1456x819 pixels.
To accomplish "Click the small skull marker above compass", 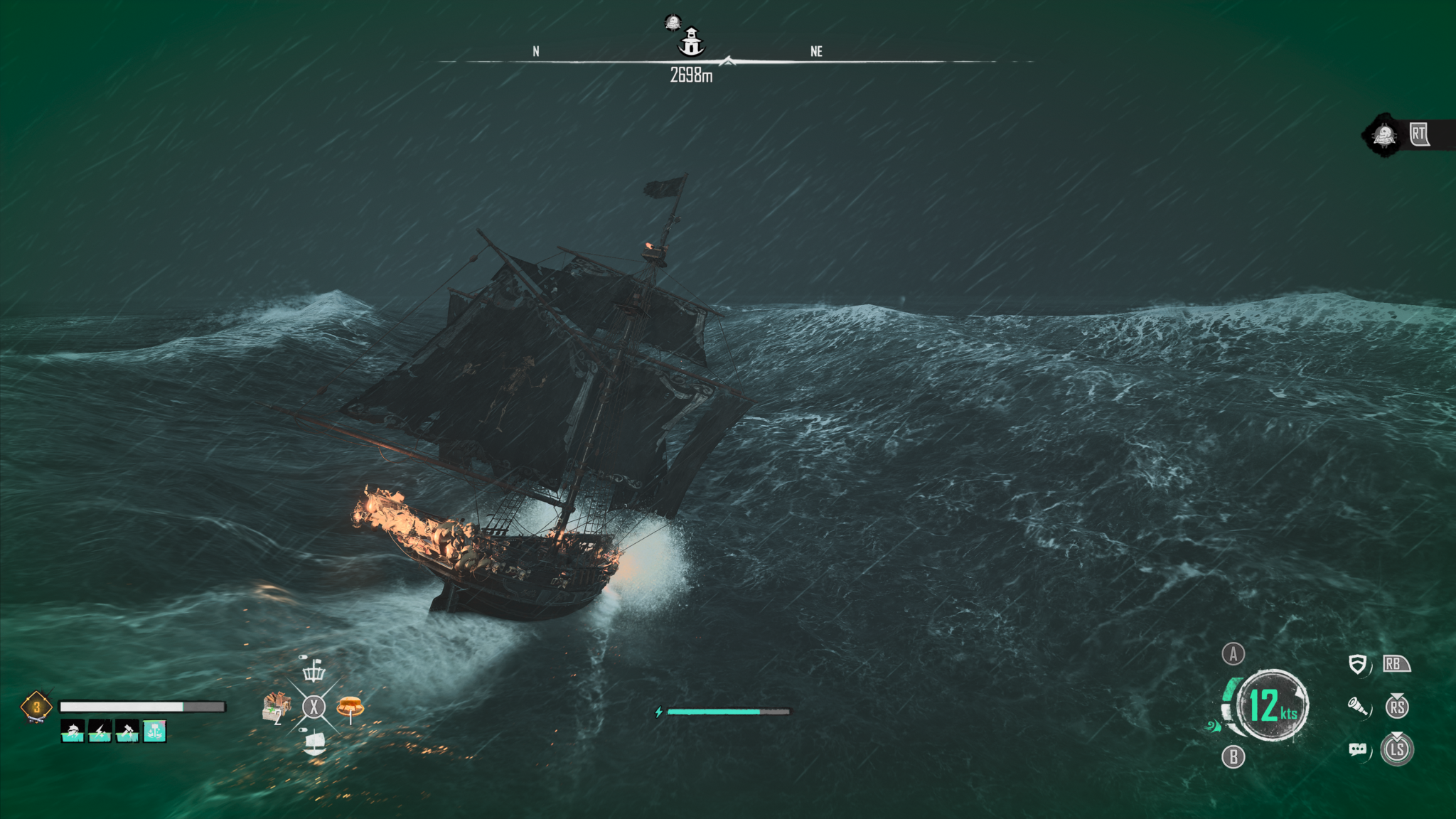I will (673, 23).
